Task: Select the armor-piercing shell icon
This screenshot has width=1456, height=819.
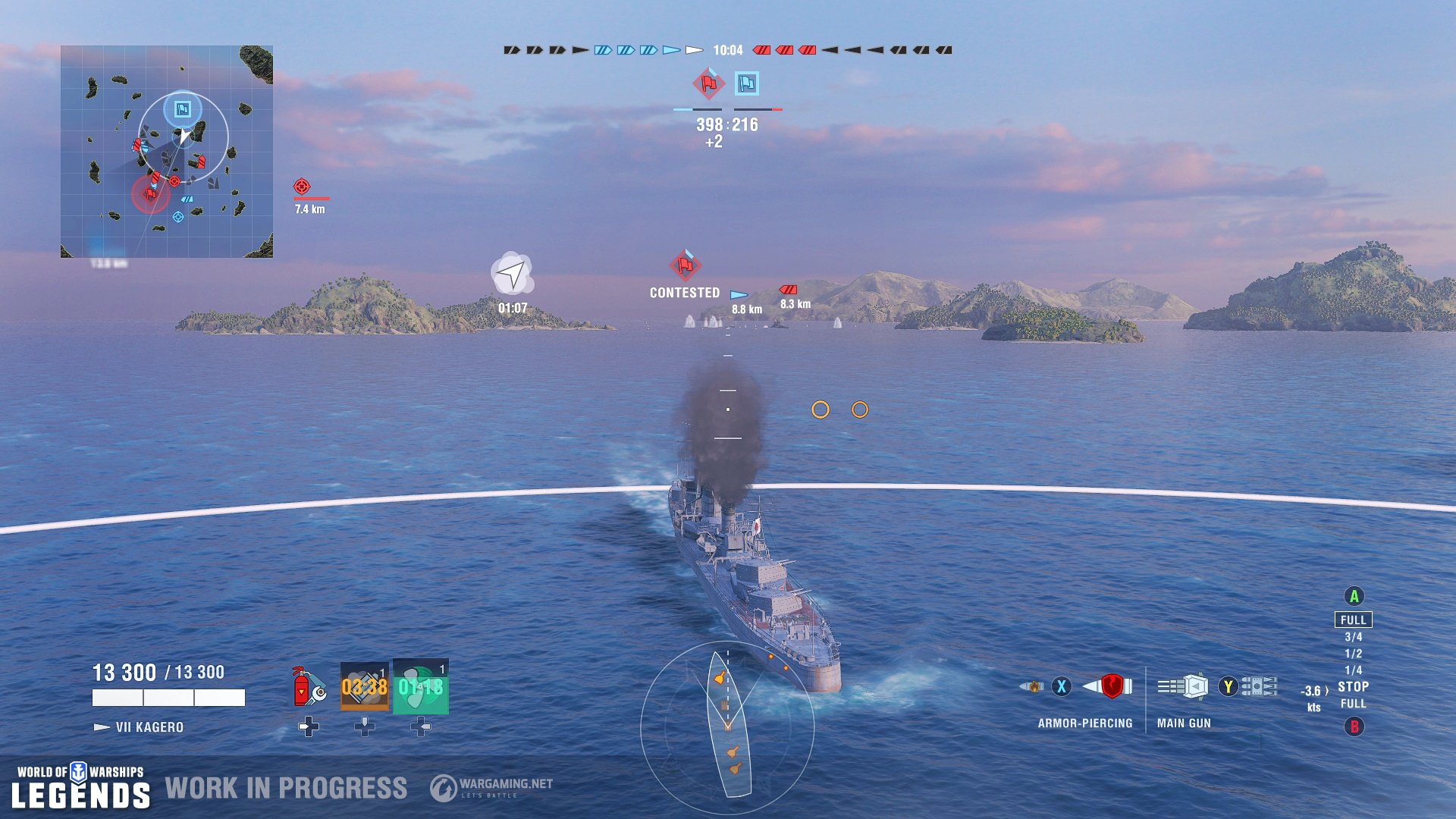Action: pos(1109,685)
